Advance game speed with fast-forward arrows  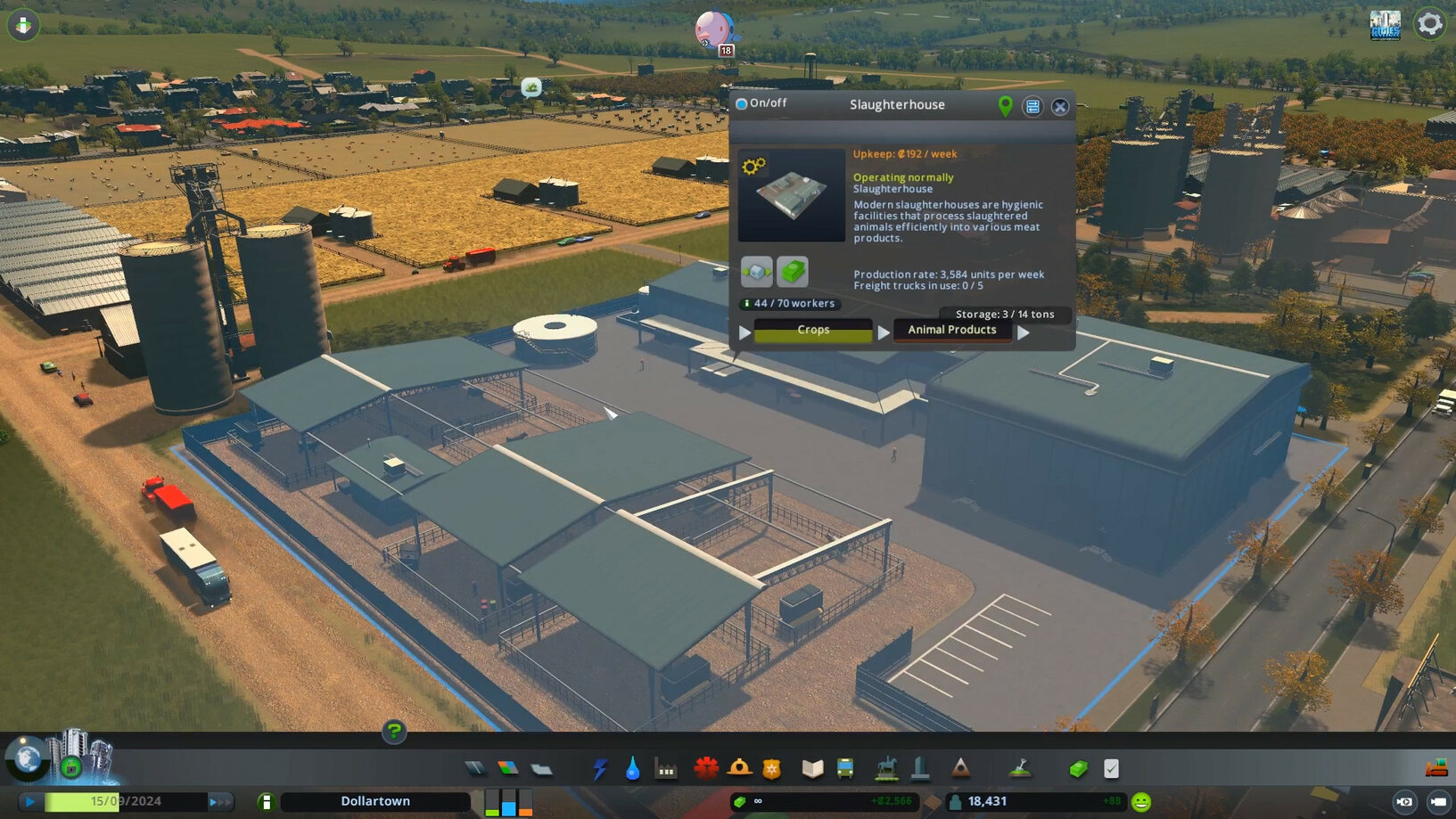(x=220, y=801)
